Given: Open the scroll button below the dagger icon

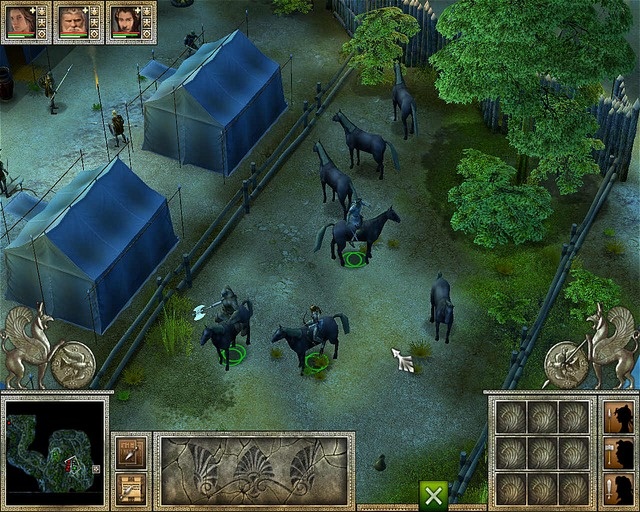Looking at the screenshot, I should coord(131,487).
